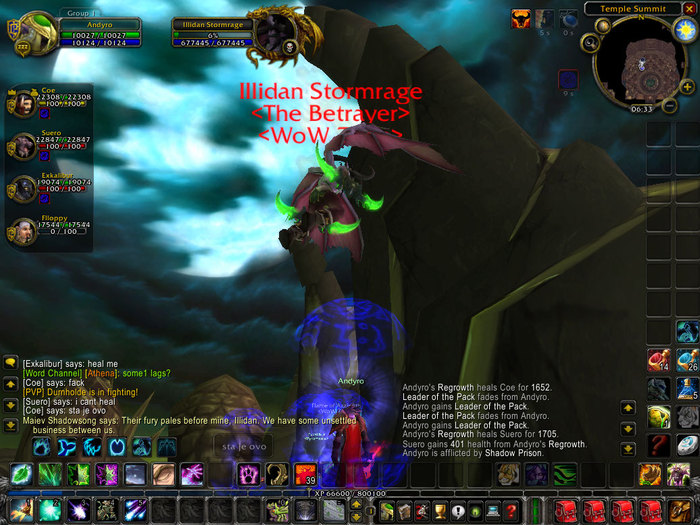Zoom in on the minimap
Viewport: 700px width, 525px height.
690,87
